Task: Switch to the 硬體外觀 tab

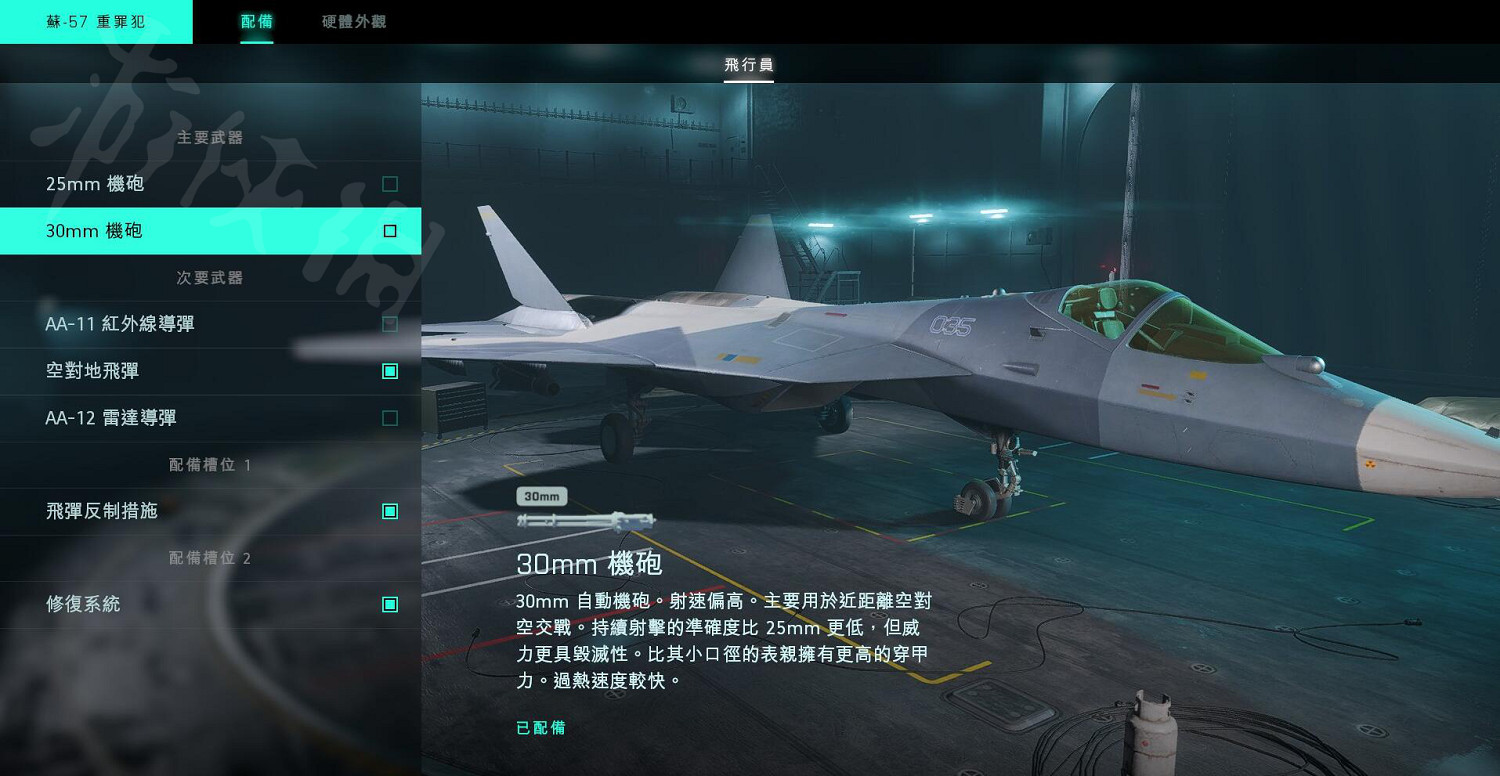Action: (x=352, y=21)
